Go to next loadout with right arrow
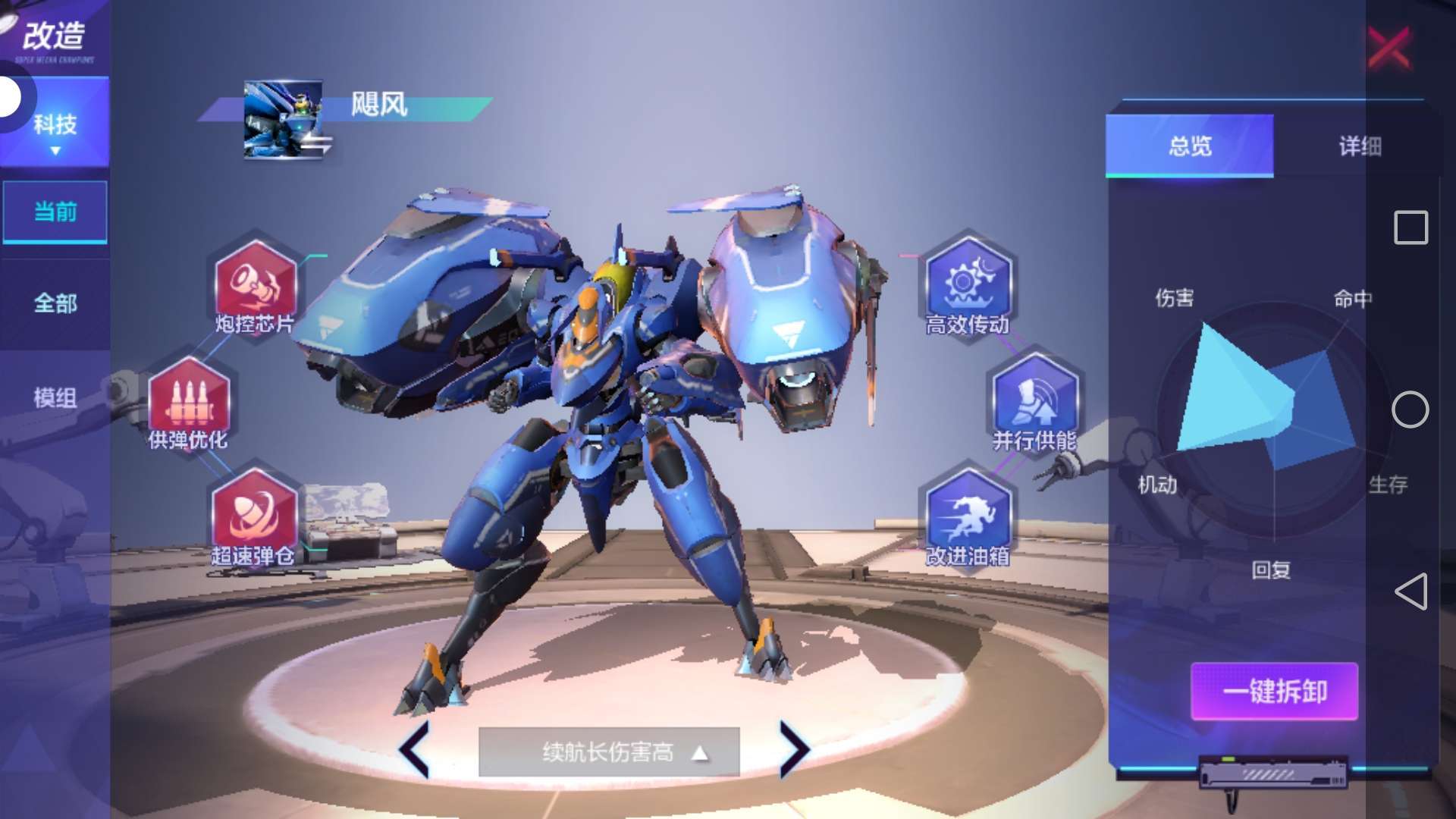The height and width of the screenshot is (819, 1456). coord(793,749)
